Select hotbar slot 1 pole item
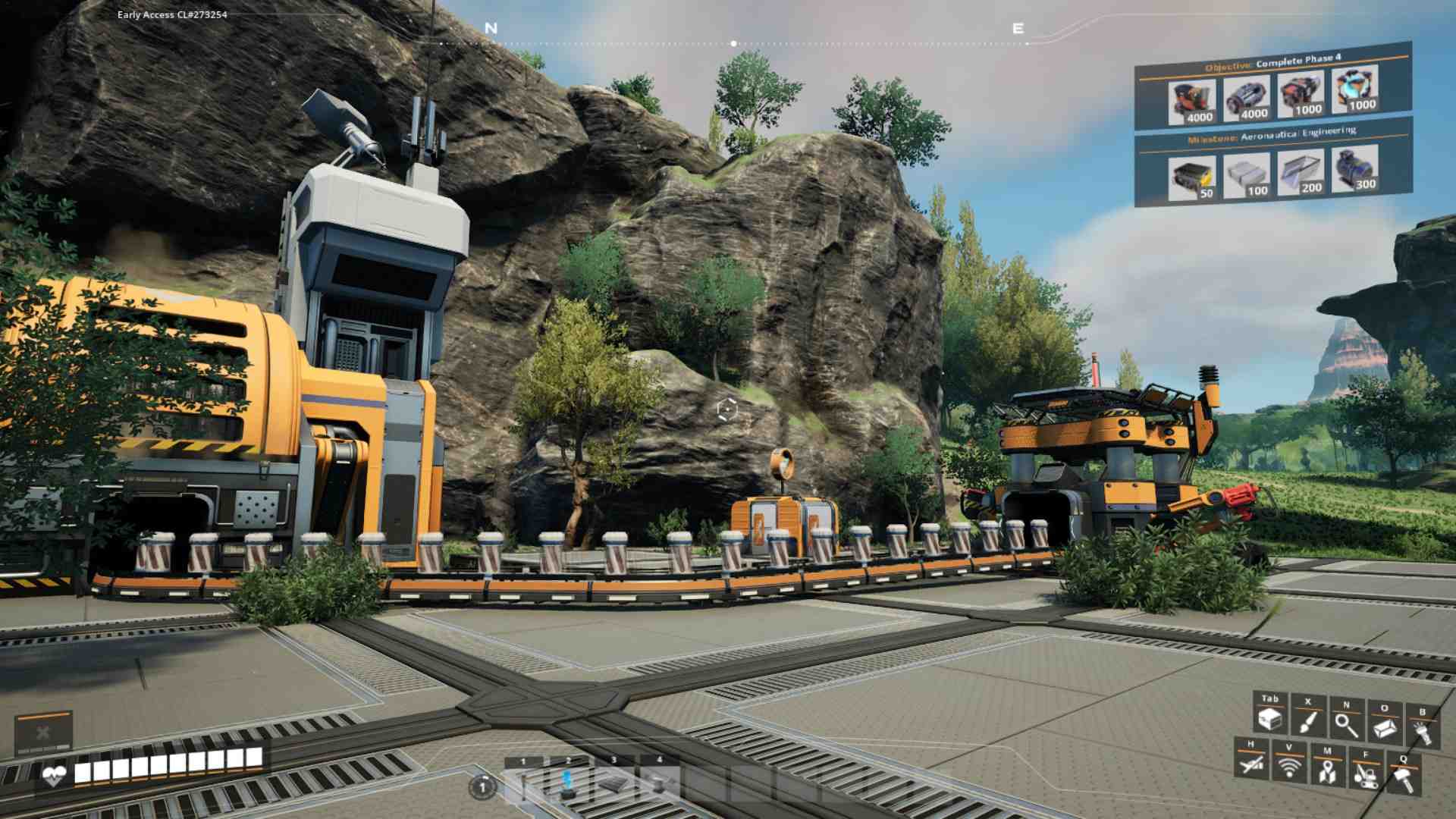The width and height of the screenshot is (1456, 819). pyautogui.click(x=522, y=783)
